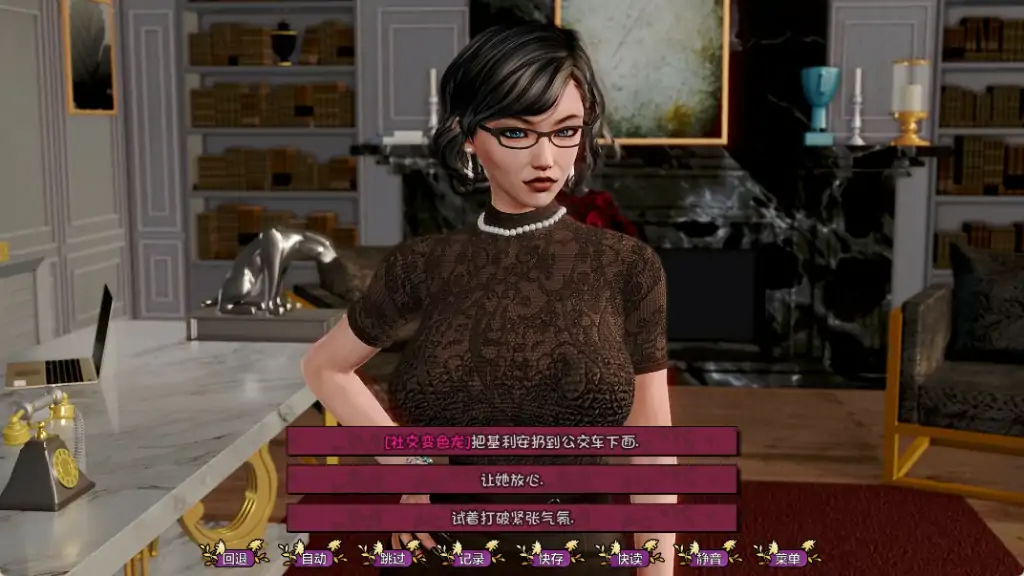The height and width of the screenshot is (576, 1024).
Task: Open the 记录 history log
Action: click(x=472, y=558)
